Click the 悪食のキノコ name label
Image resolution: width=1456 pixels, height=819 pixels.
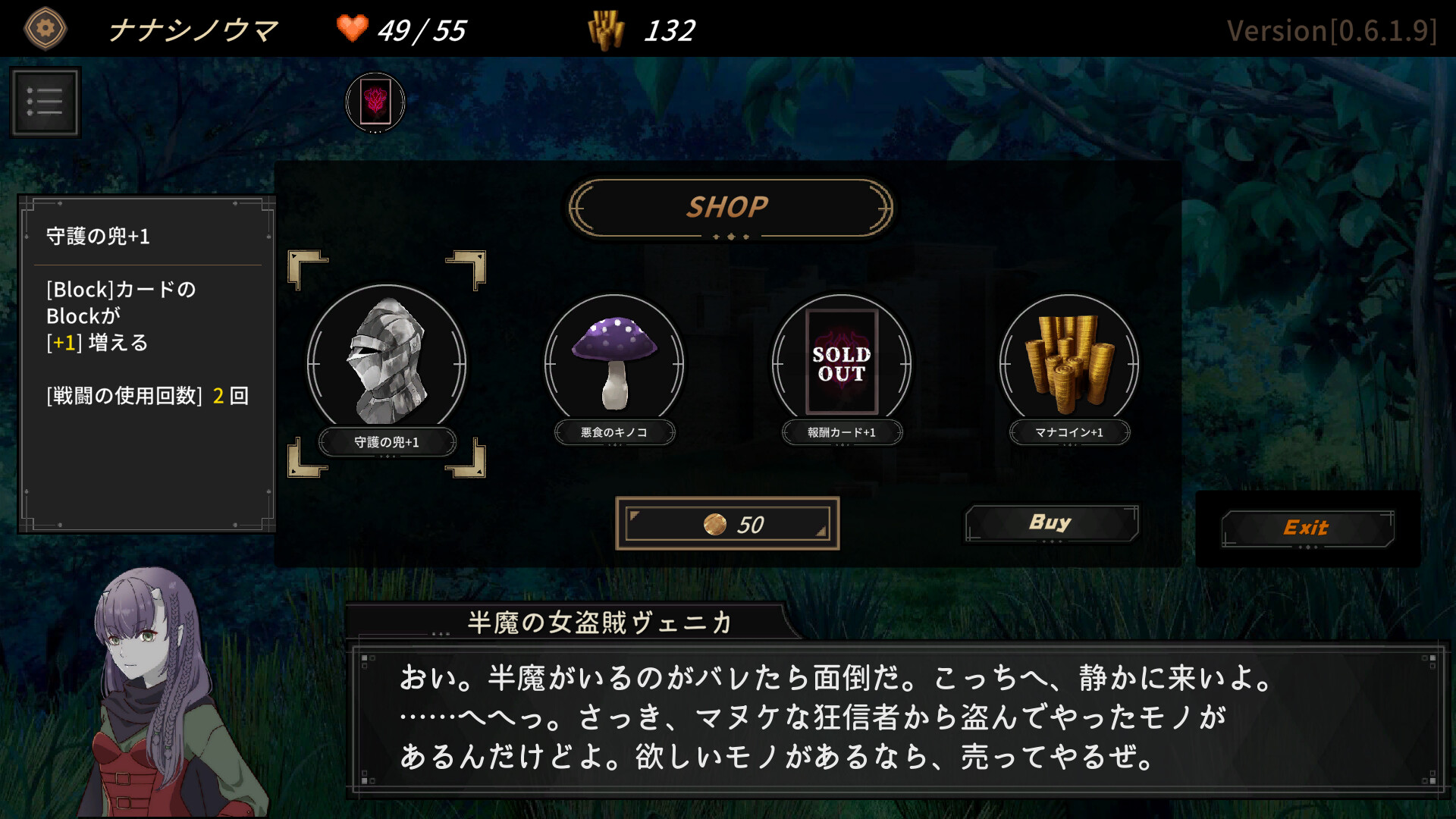614,432
